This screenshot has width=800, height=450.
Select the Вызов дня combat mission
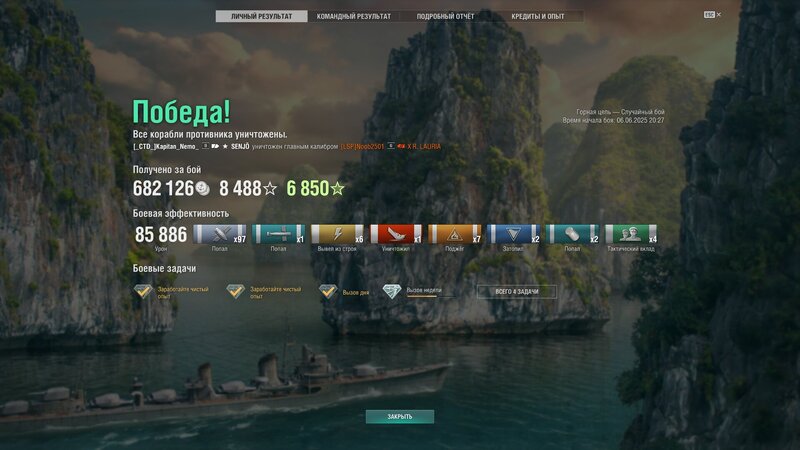pos(343,291)
